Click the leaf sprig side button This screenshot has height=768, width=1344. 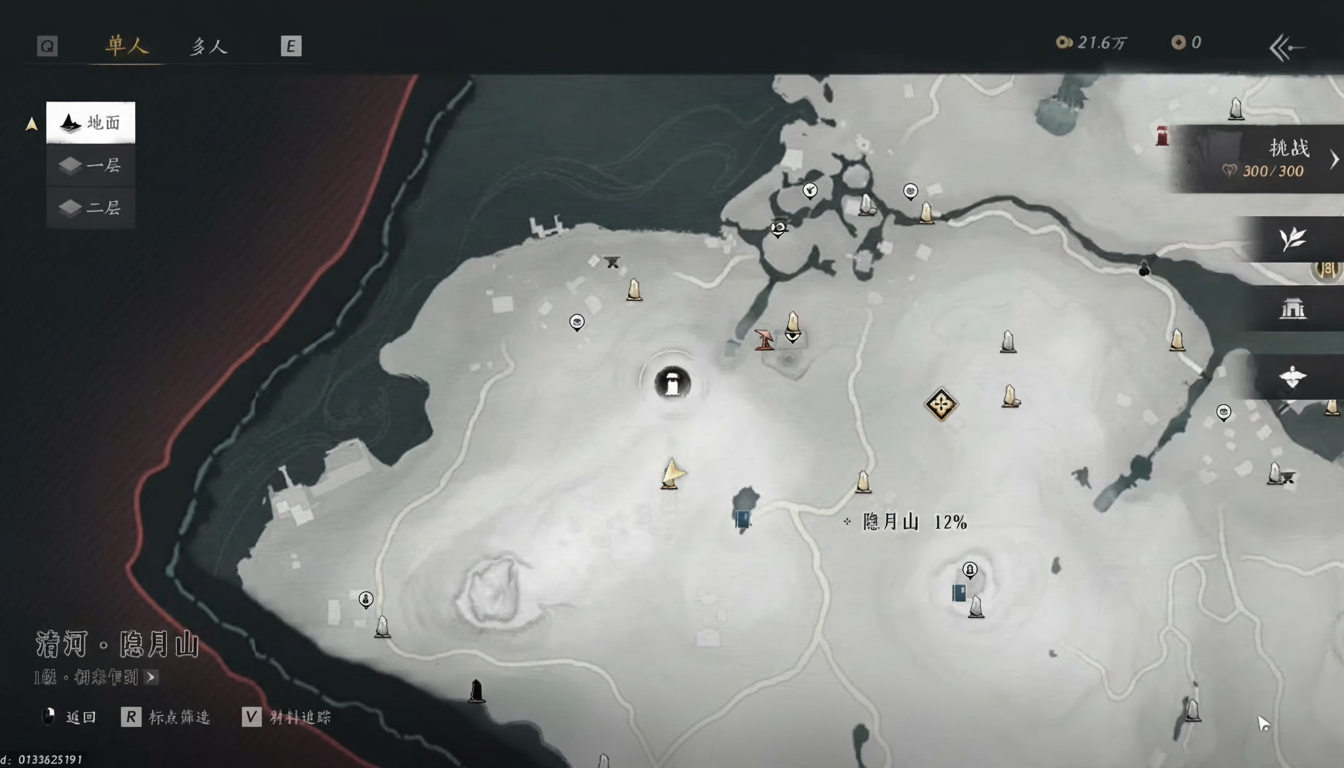(1293, 239)
